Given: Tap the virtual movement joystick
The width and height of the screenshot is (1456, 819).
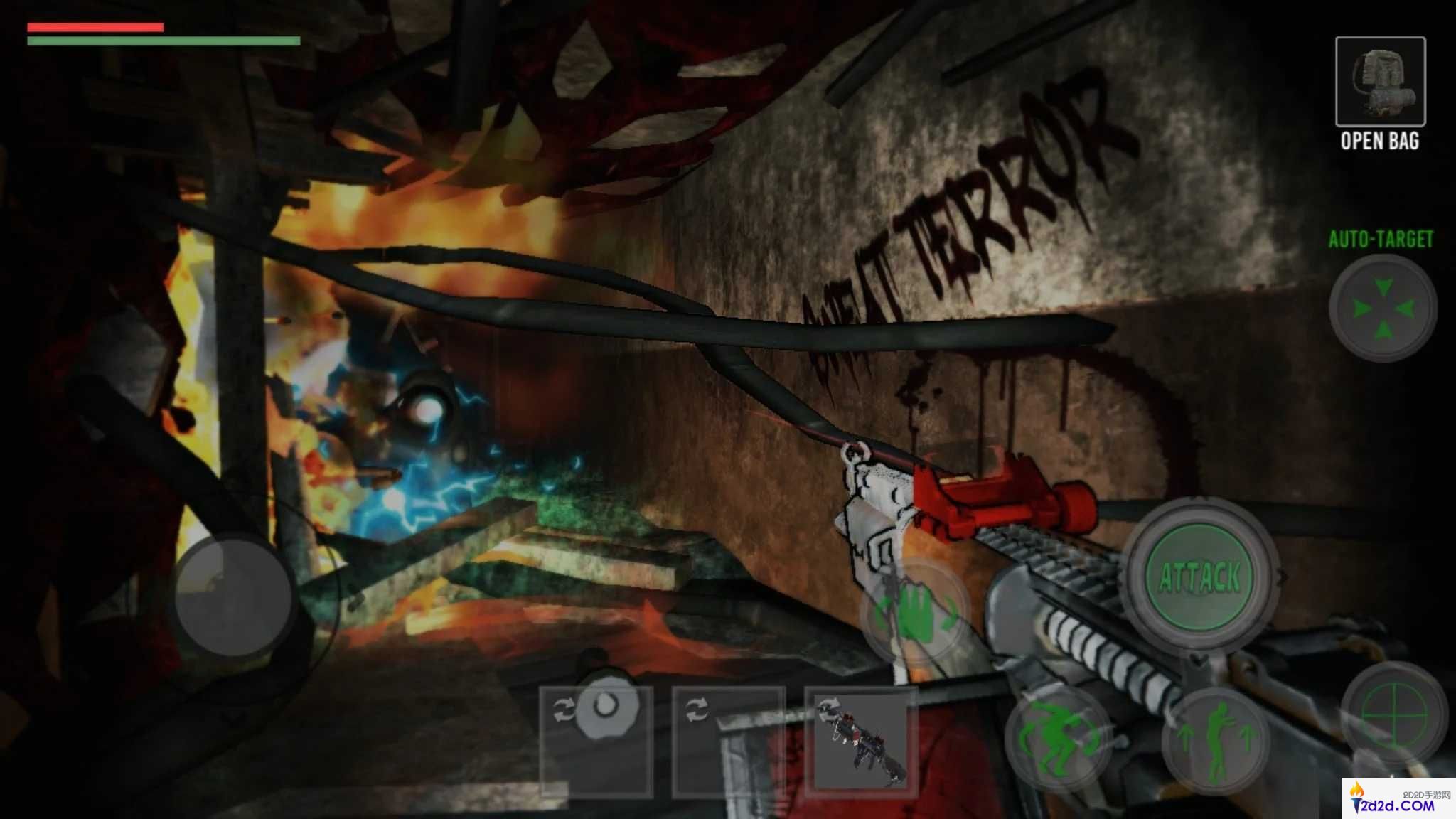Looking at the screenshot, I should point(234,597).
